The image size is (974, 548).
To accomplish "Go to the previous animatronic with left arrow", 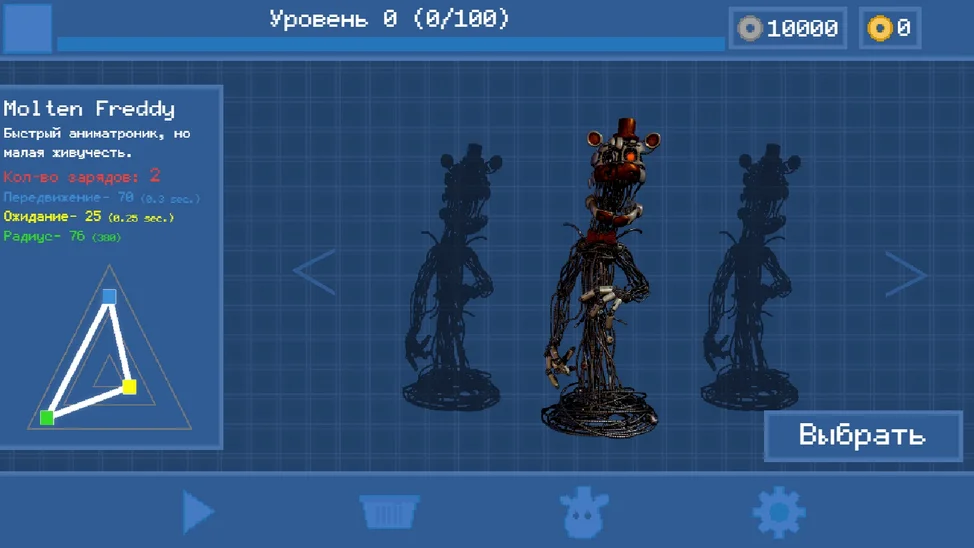I will [x=314, y=271].
